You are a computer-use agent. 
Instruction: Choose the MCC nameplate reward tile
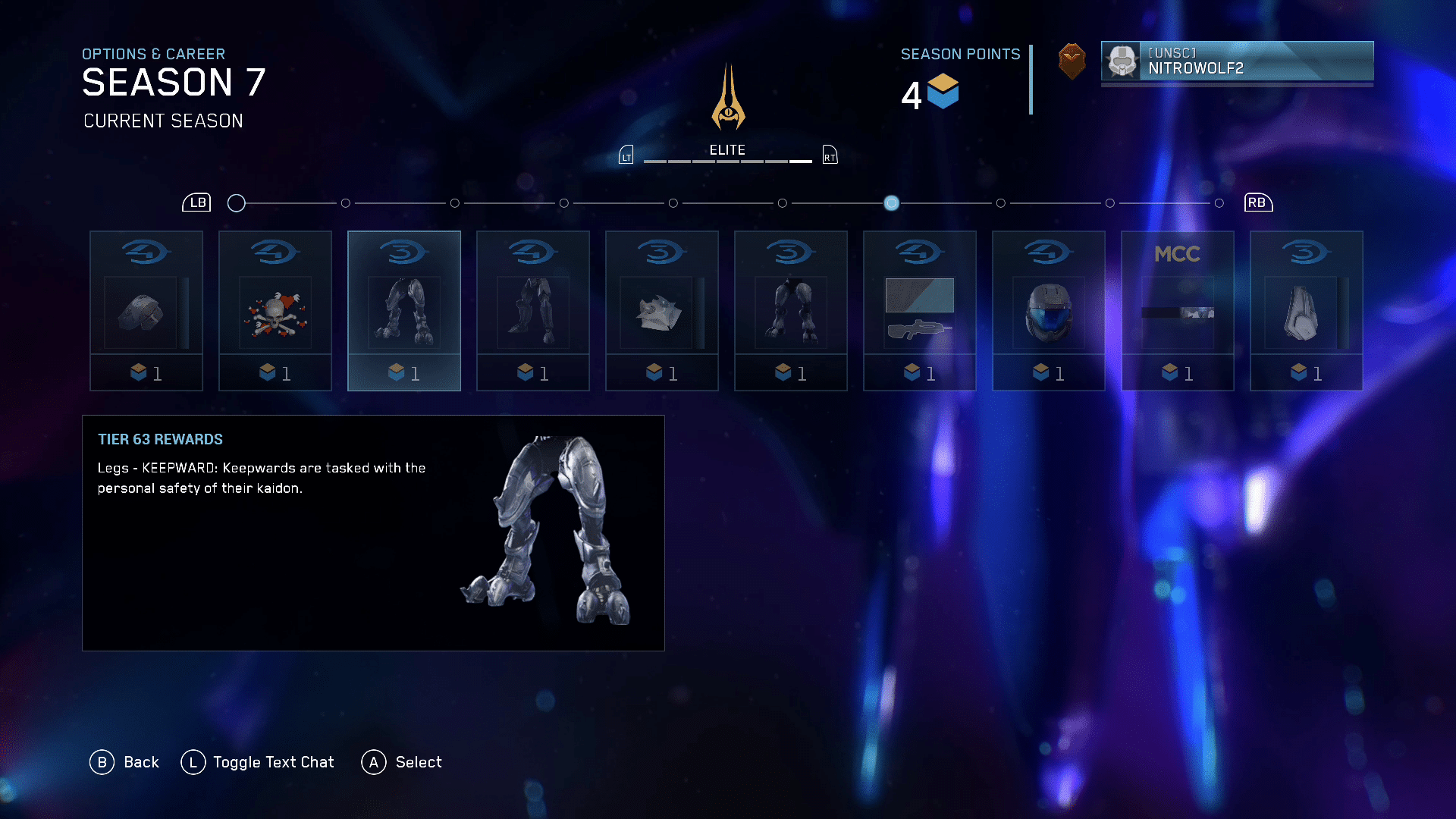point(1177,311)
